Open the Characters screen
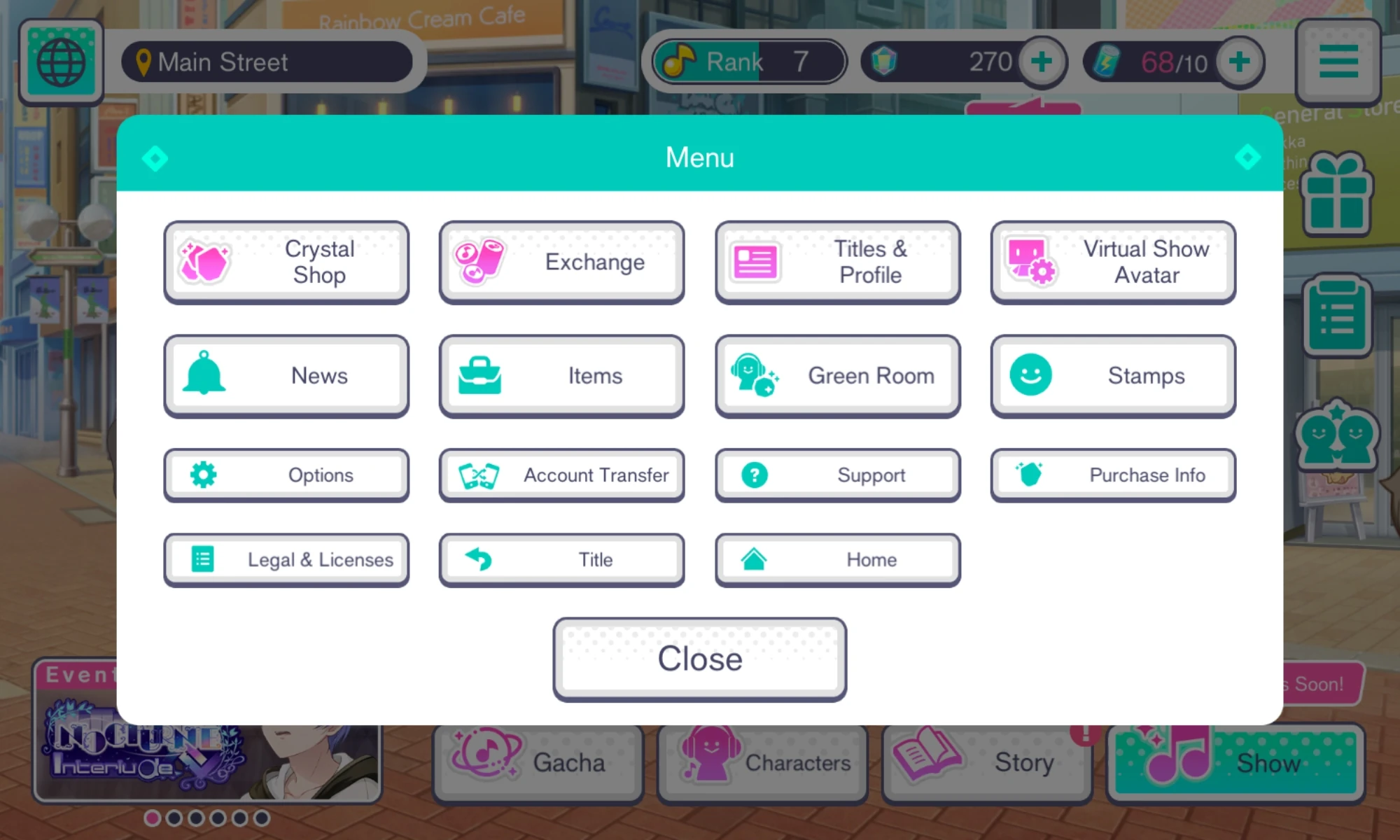This screenshot has height=840, width=1400. pos(762,762)
